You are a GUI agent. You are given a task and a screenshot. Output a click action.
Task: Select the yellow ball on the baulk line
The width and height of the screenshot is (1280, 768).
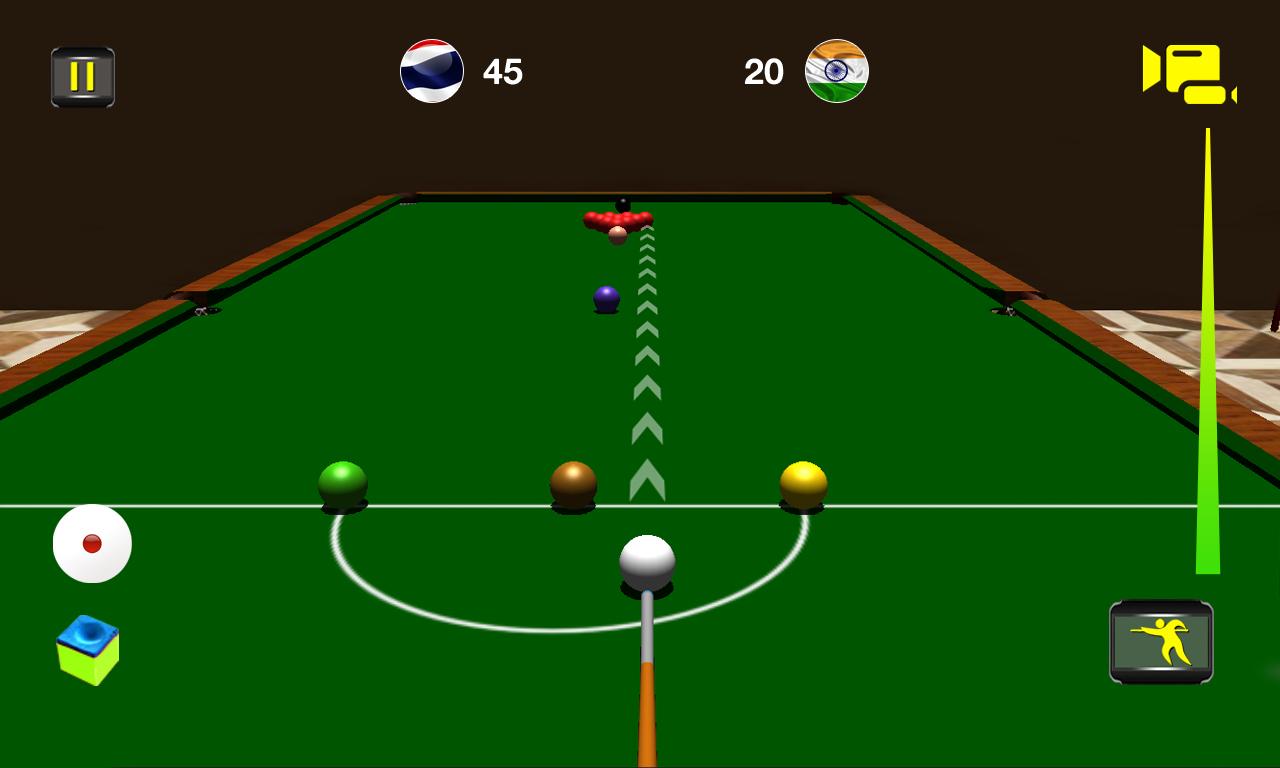(805, 481)
